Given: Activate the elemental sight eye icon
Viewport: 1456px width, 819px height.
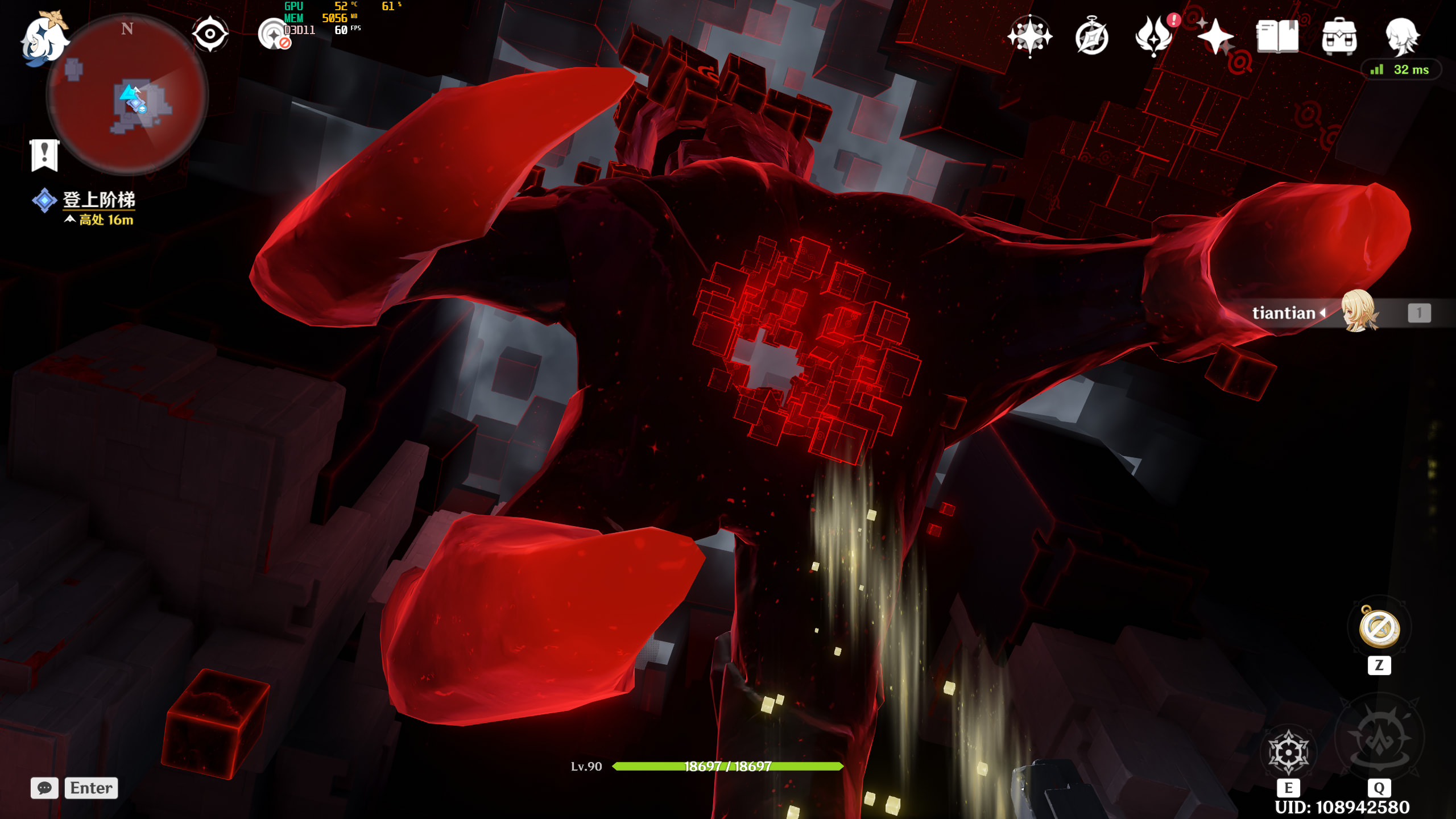Looking at the screenshot, I should coord(210,34).
